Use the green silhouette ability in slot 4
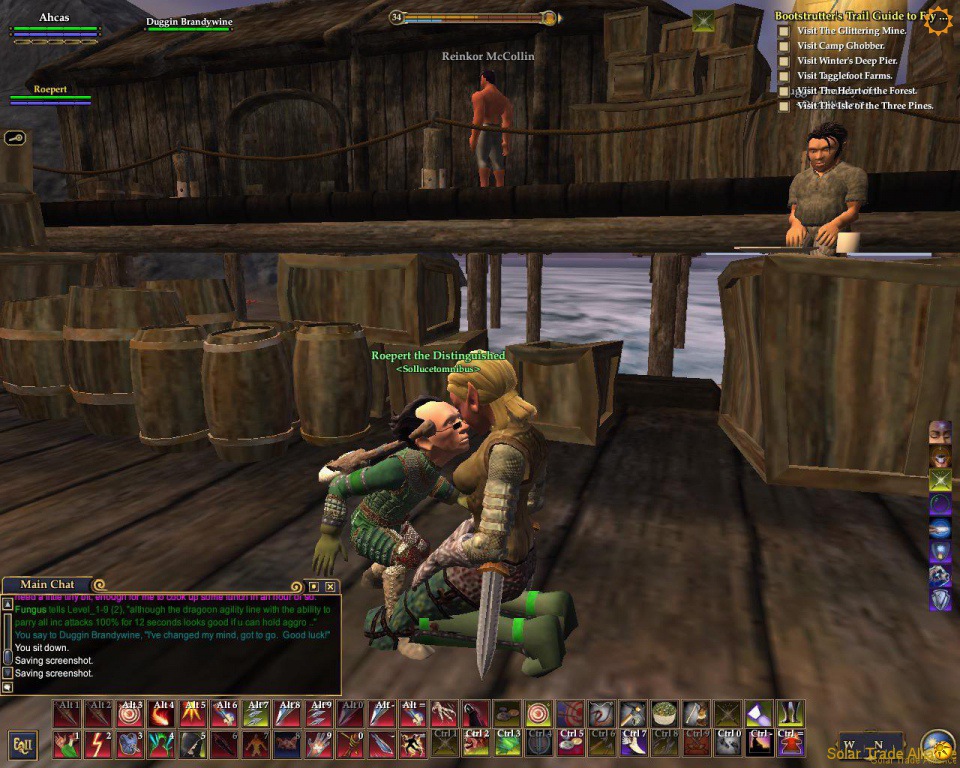Viewport: 960px width, 768px height. click(x=161, y=744)
